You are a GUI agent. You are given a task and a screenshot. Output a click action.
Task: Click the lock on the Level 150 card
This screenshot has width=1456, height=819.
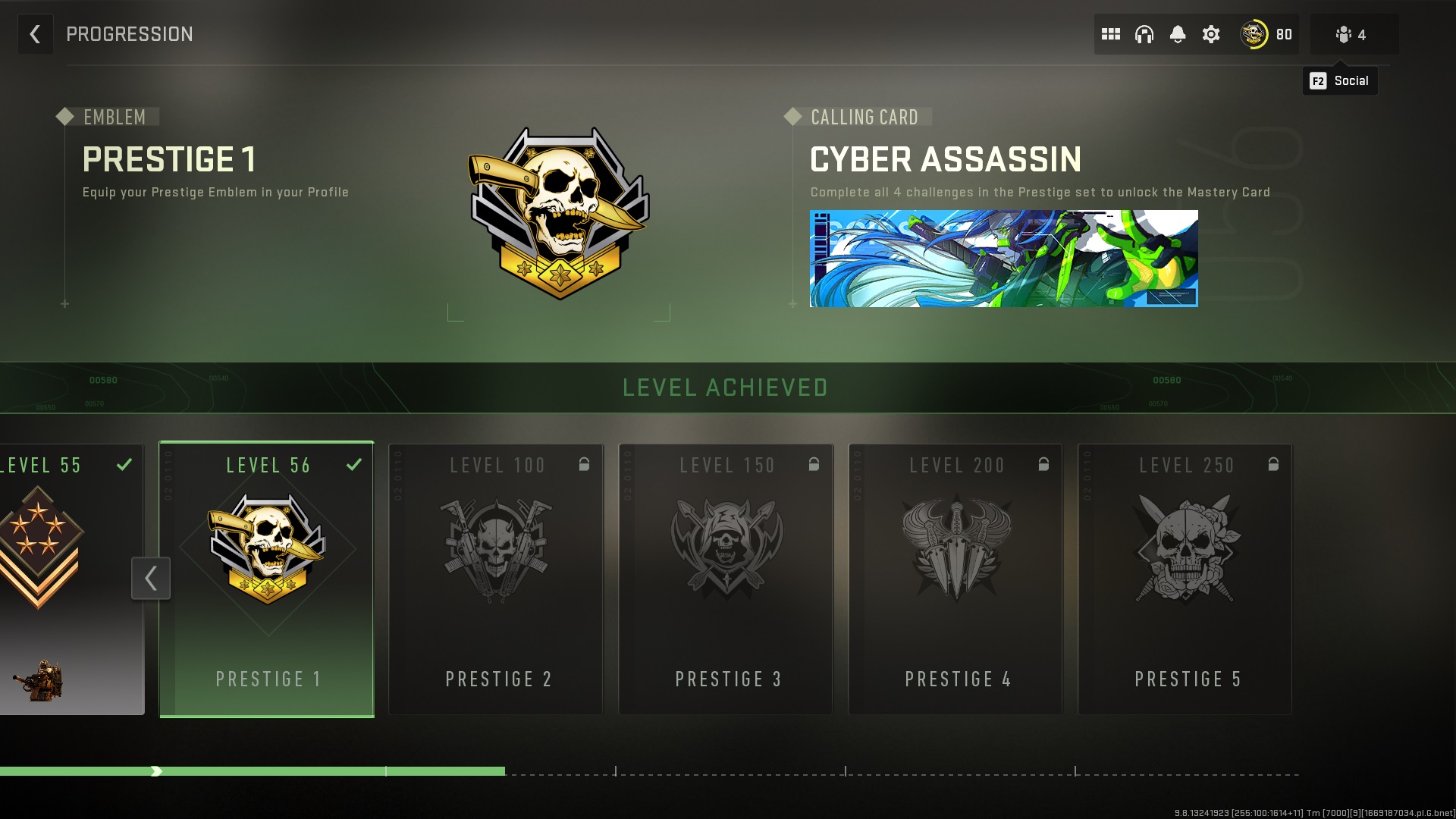814,464
